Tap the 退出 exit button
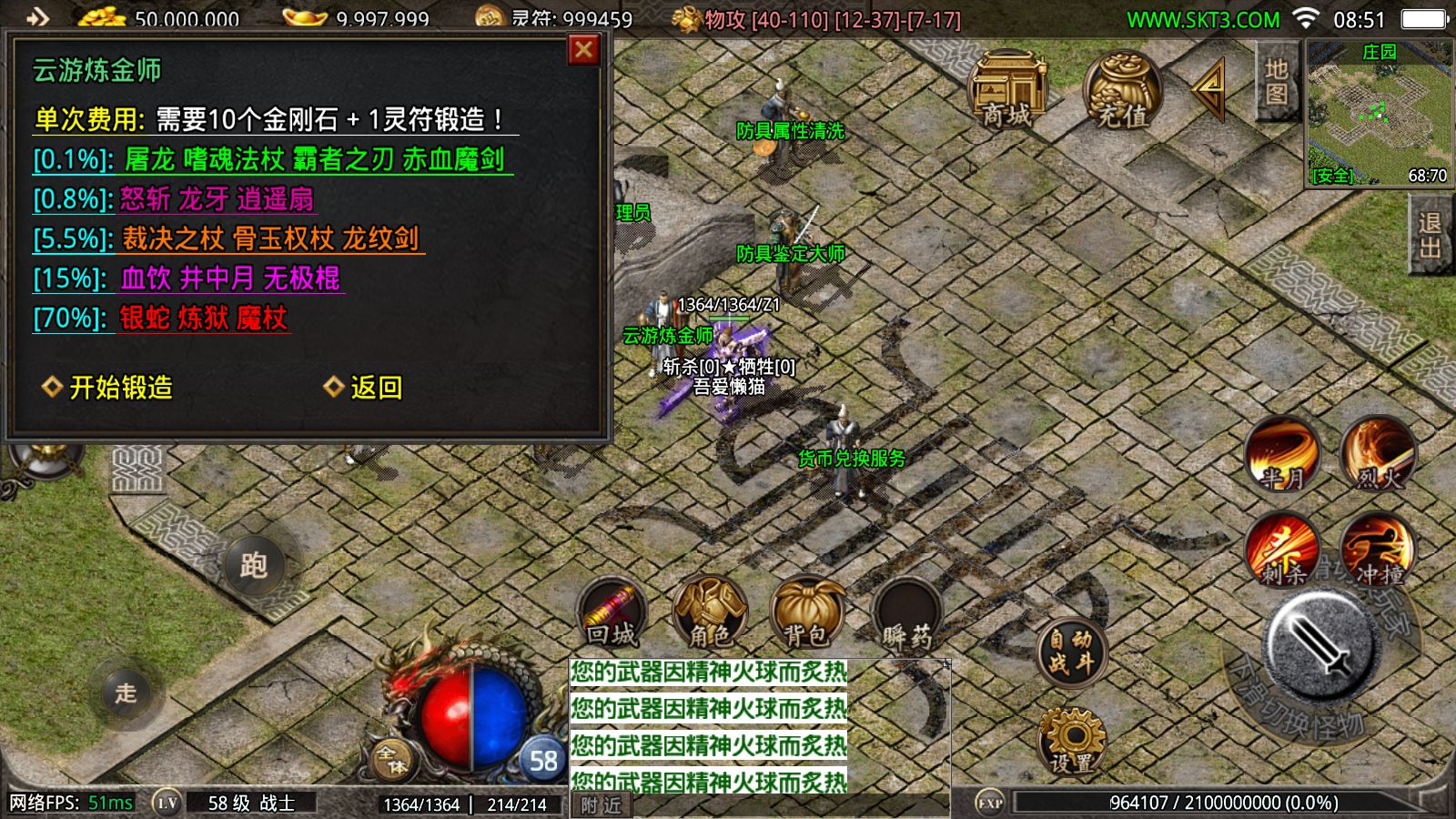This screenshot has height=819, width=1456. 1430,235
